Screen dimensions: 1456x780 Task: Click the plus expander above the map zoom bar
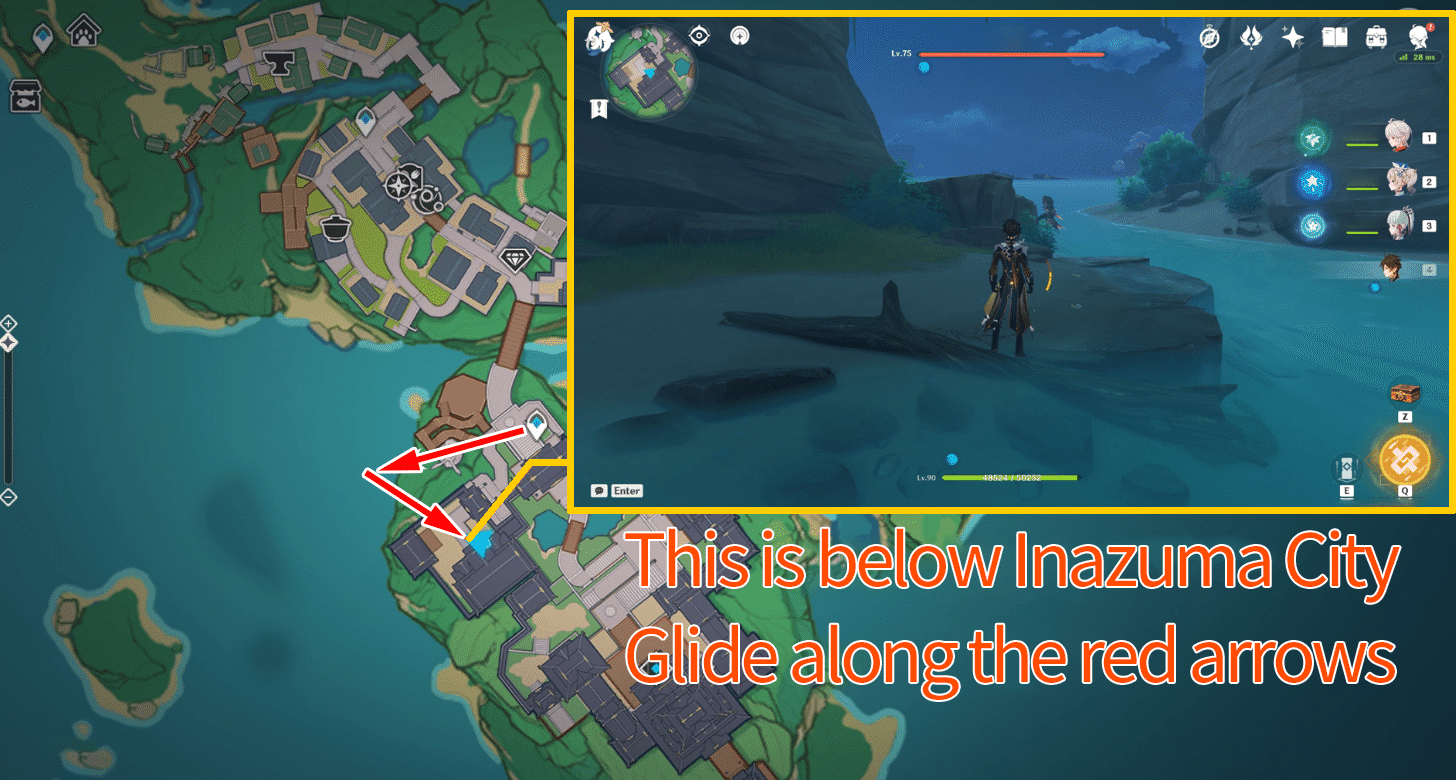pyautogui.click(x=8, y=324)
